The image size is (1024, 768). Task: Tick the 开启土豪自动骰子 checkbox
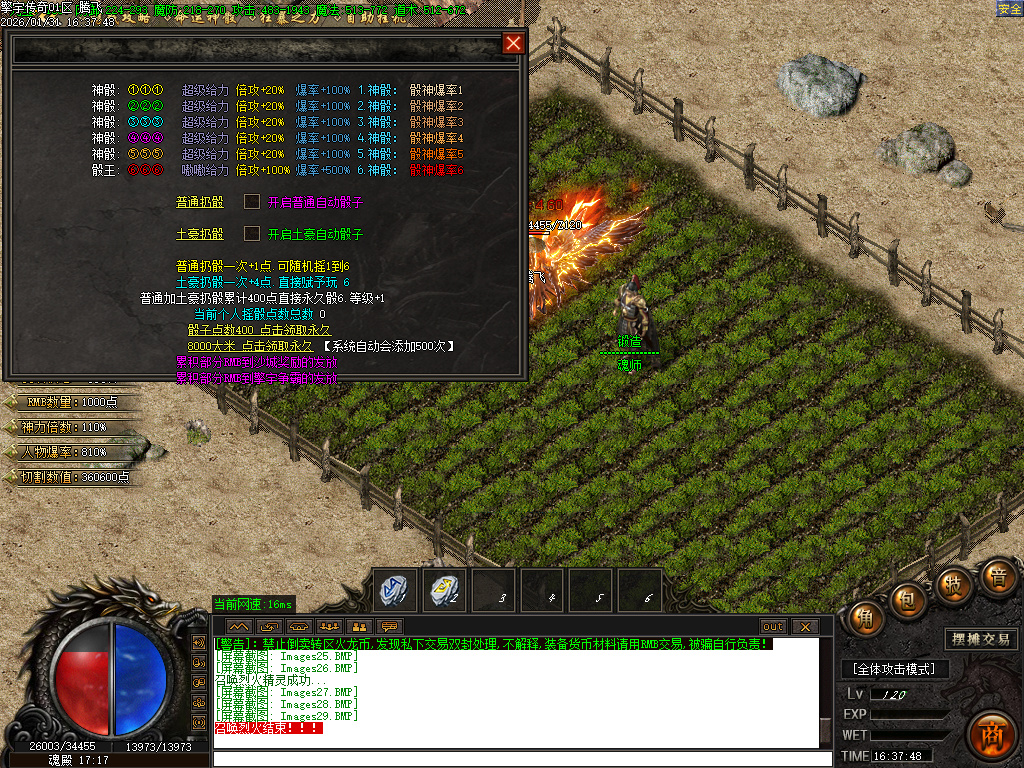[x=252, y=234]
